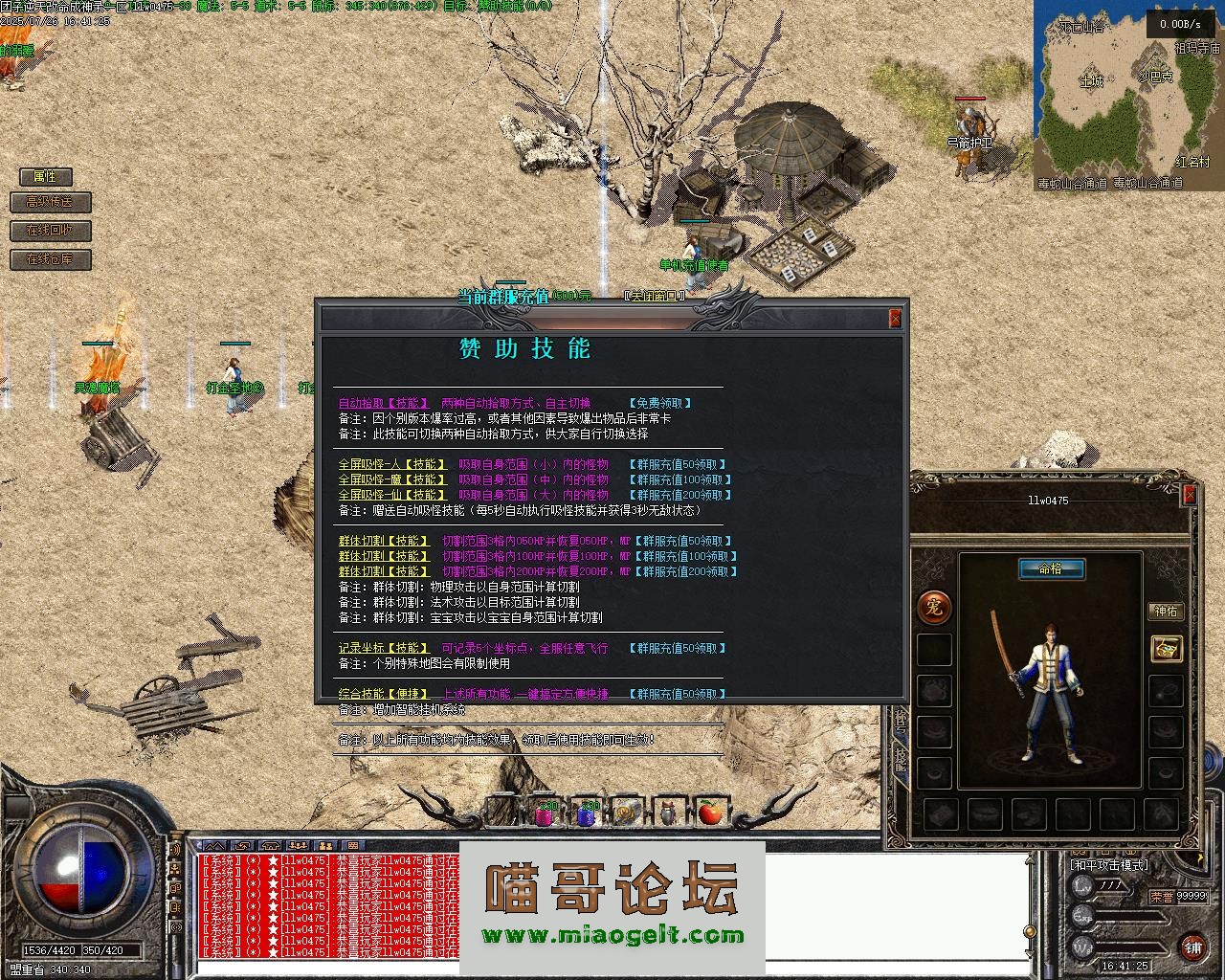Image resolution: width=1225 pixels, height=980 pixels.
Task: Click the 高级传送 teleport button
Action: coord(49,202)
